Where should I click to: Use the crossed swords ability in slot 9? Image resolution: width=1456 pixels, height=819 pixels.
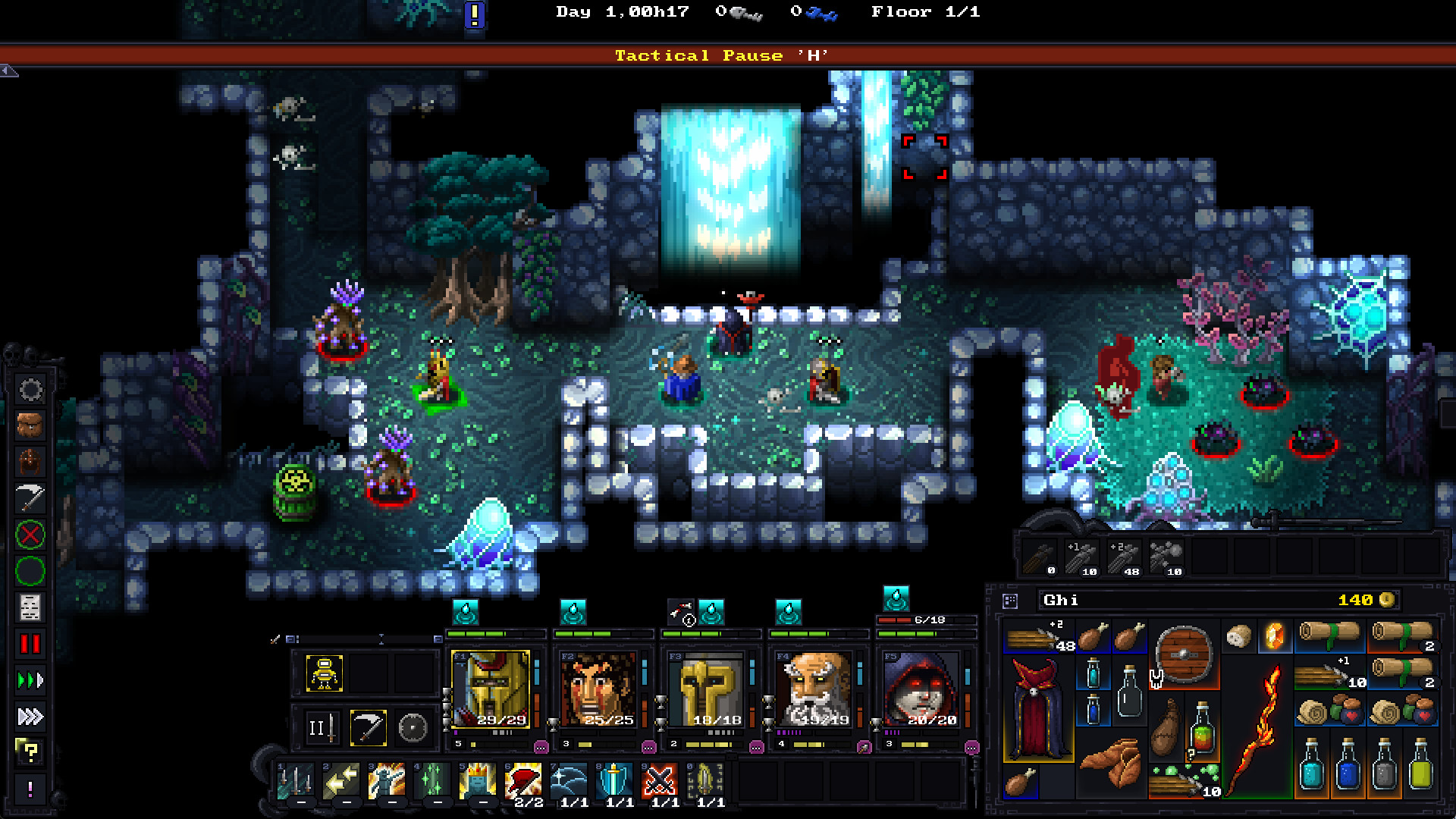click(x=660, y=781)
